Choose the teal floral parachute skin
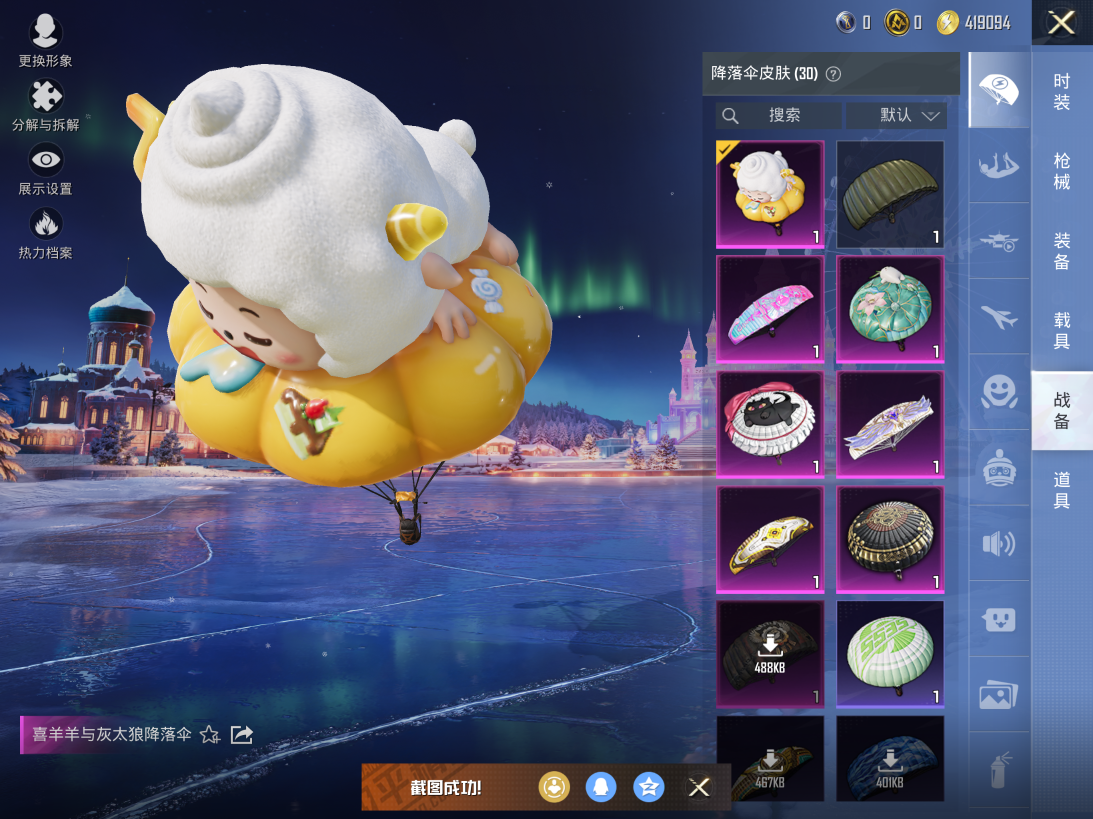The height and width of the screenshot is (819, 1093). (890, 309)
